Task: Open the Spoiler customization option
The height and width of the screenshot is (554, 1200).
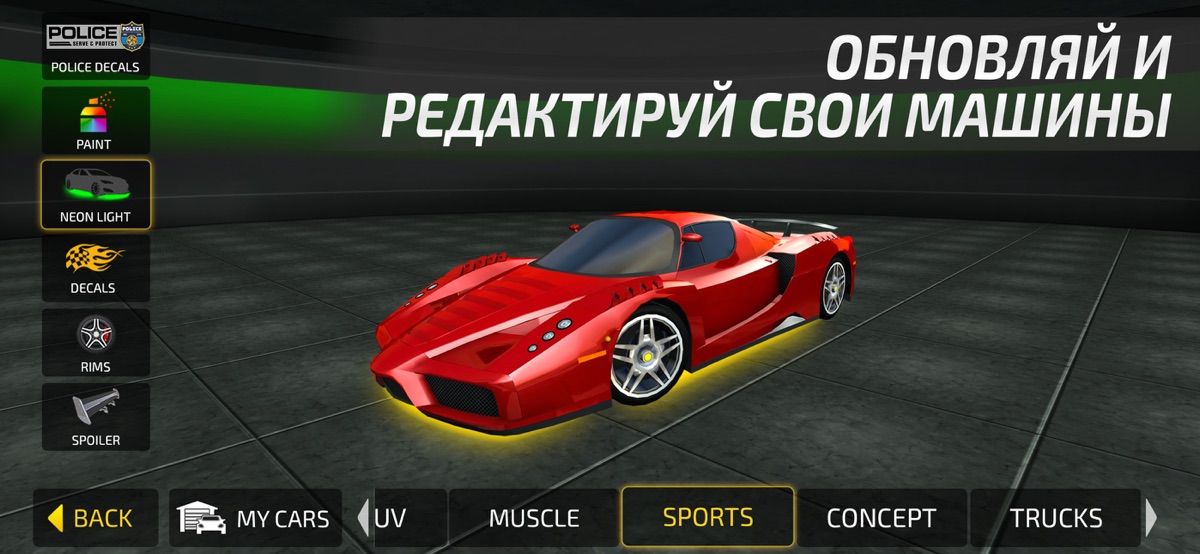Action: tap(96, 416)
